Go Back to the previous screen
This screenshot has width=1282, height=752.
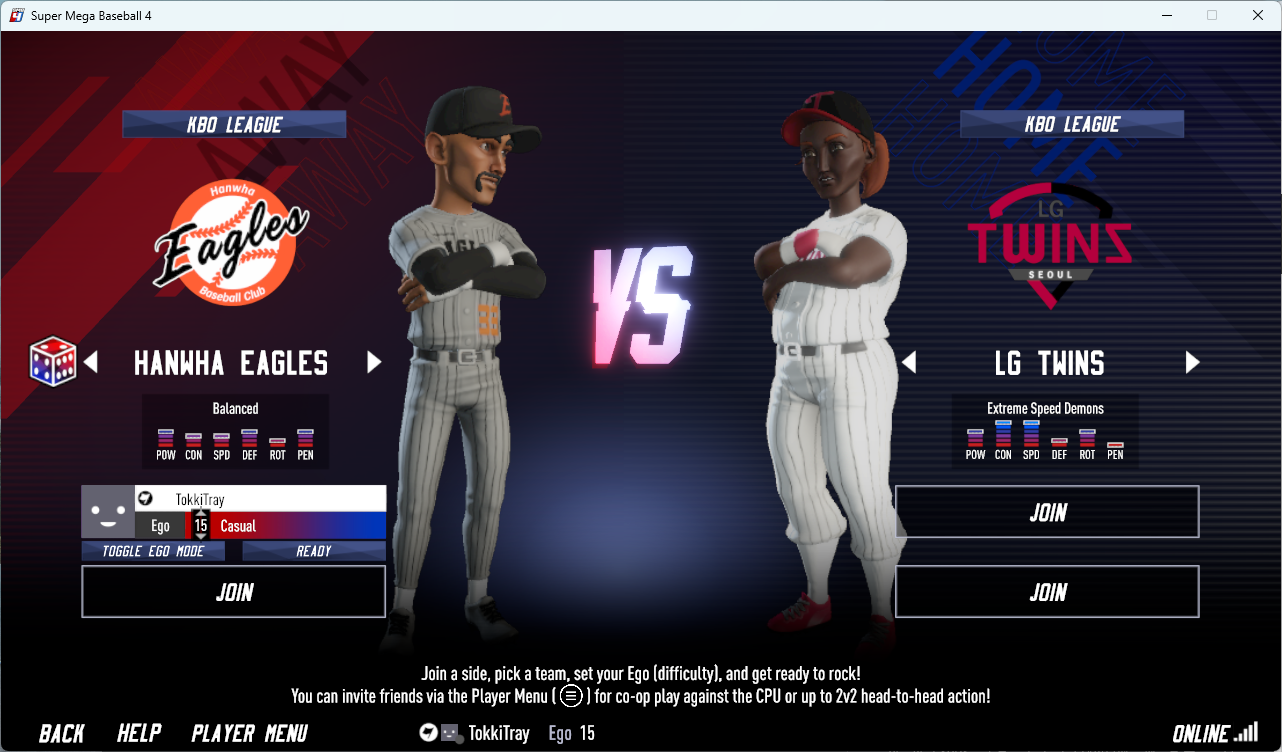[x=62, y=733]
